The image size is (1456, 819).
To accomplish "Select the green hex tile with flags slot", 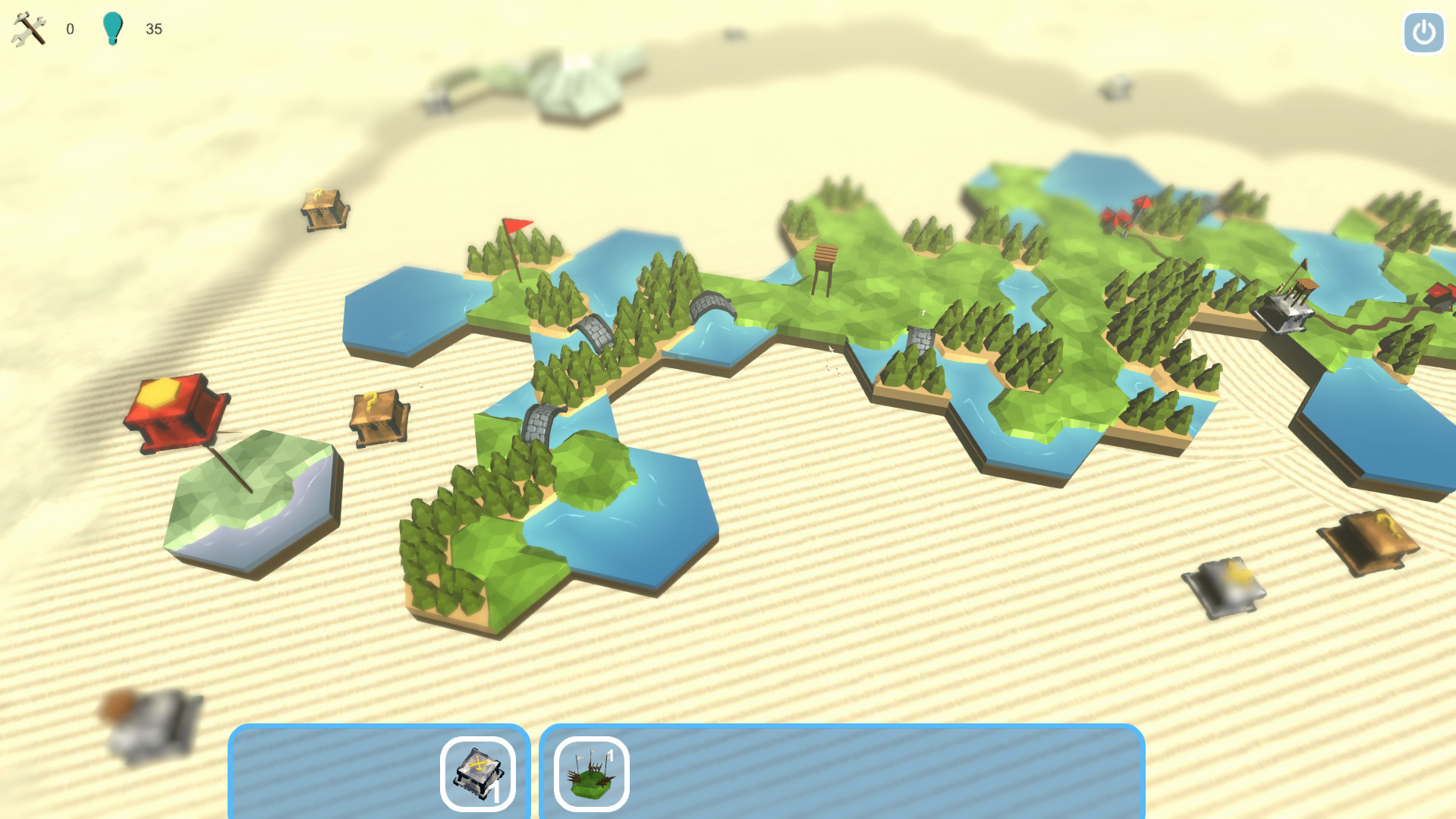I will pyautogui.click(x=590, y=772).
